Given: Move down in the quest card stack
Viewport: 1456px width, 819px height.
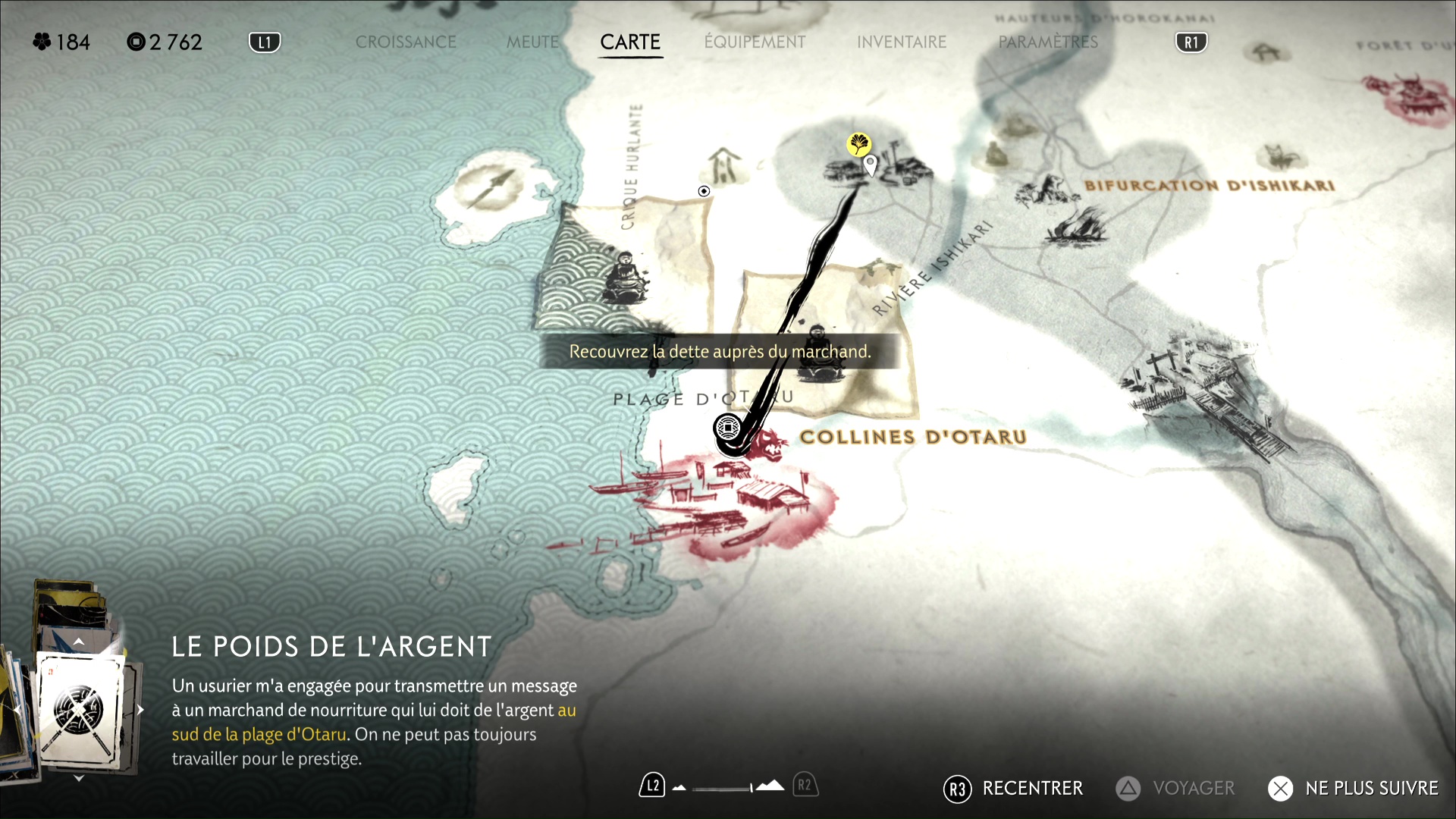Looking at the screenshot, I should [x=79, y=779].
